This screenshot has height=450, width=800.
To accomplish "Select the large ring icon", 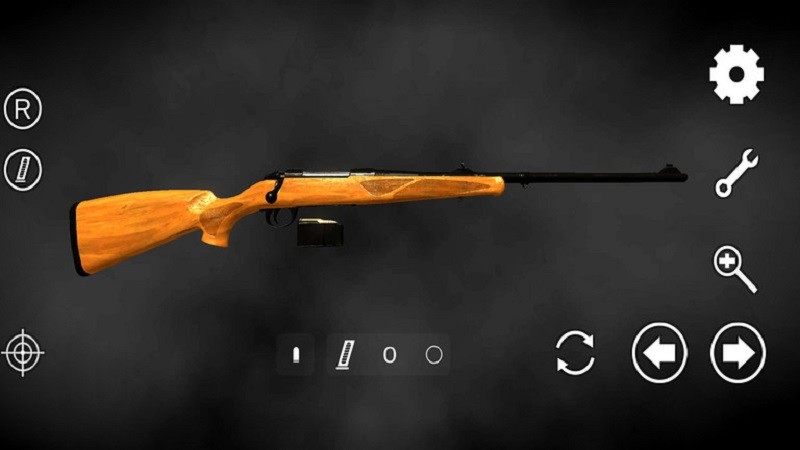I will coord(433,354).
